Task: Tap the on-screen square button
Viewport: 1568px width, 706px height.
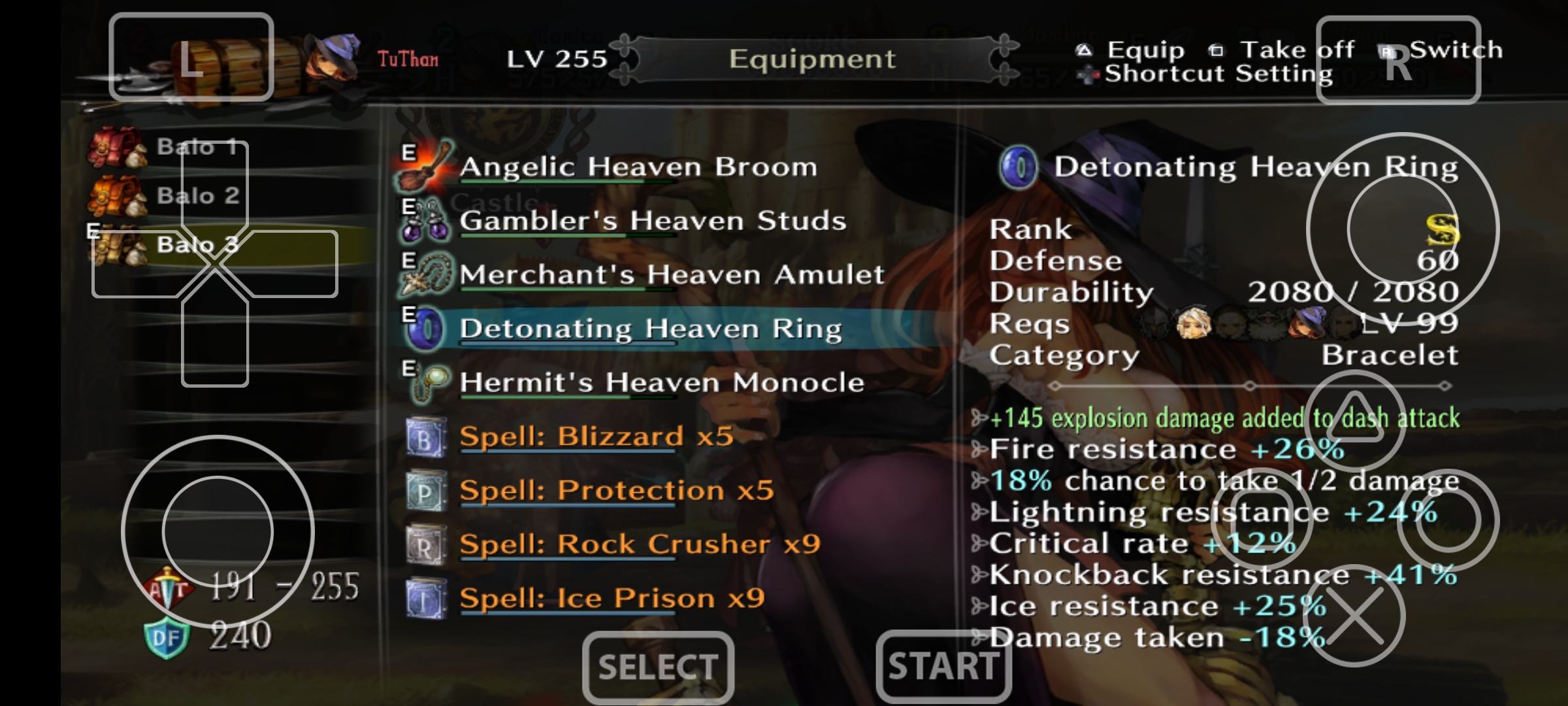Action: (x=1262, y=520)
